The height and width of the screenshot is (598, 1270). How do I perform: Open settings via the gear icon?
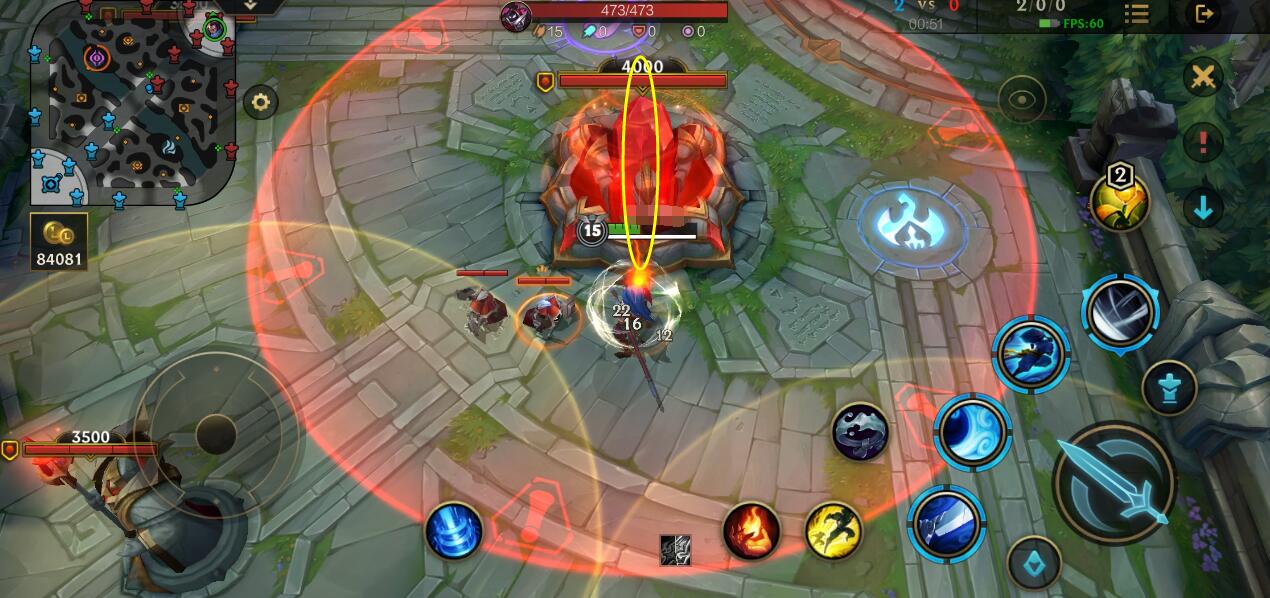coord(261,102)
